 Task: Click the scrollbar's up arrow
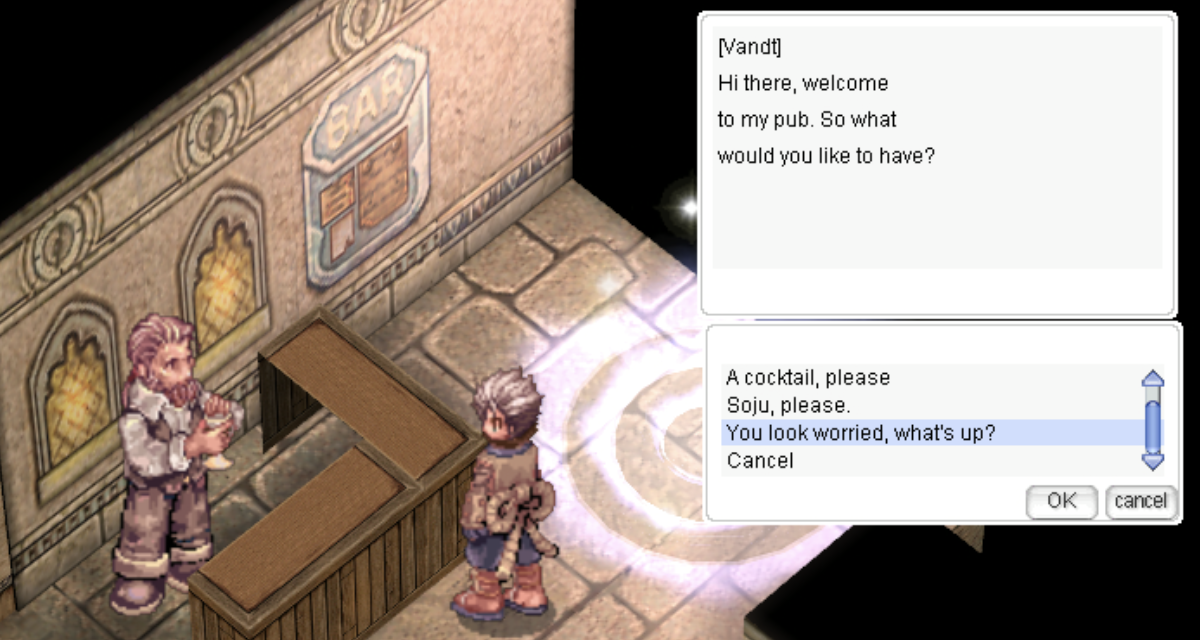1153,380
